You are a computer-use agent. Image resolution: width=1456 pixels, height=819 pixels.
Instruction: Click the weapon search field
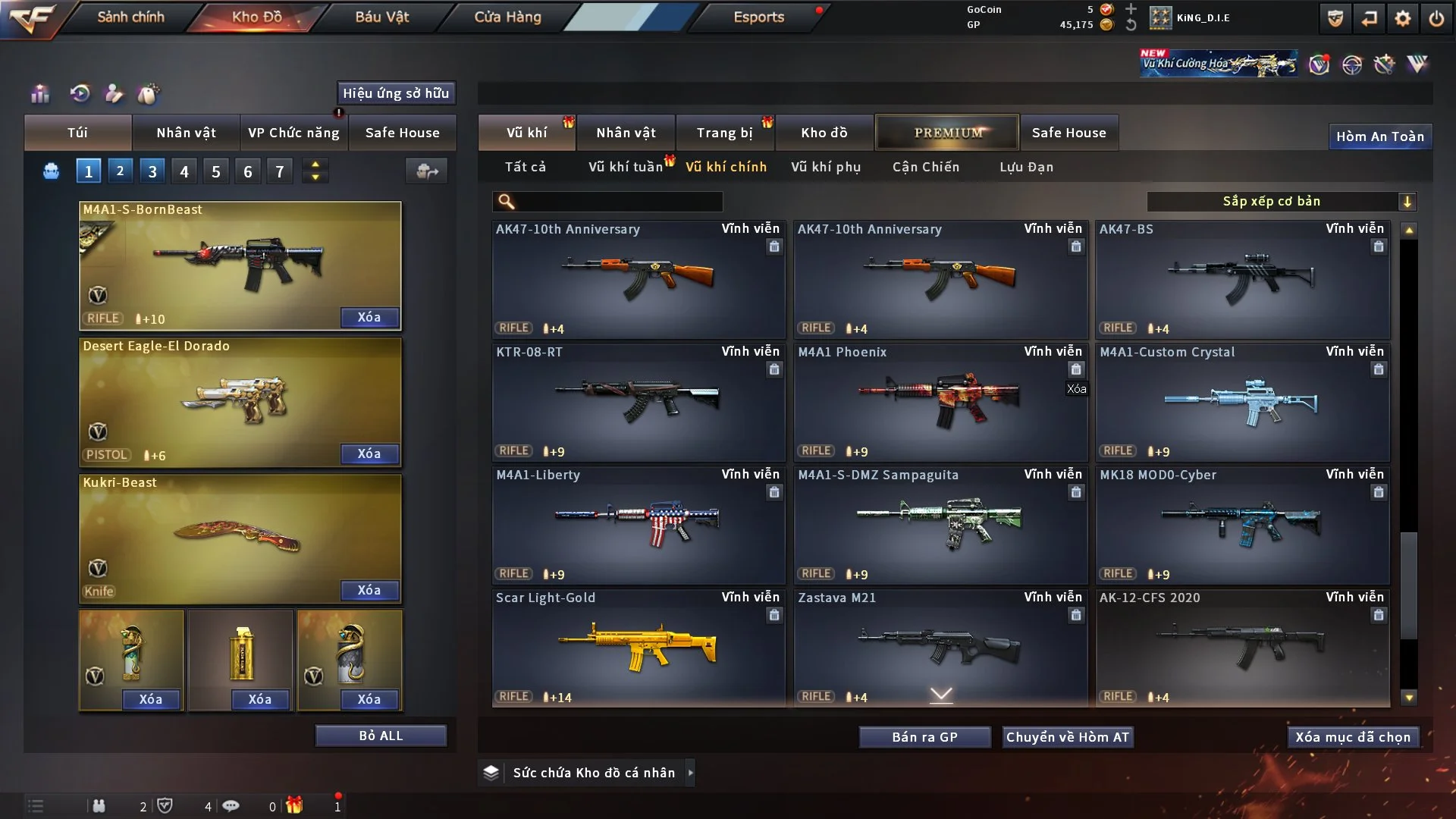click(x=618, y=201)
